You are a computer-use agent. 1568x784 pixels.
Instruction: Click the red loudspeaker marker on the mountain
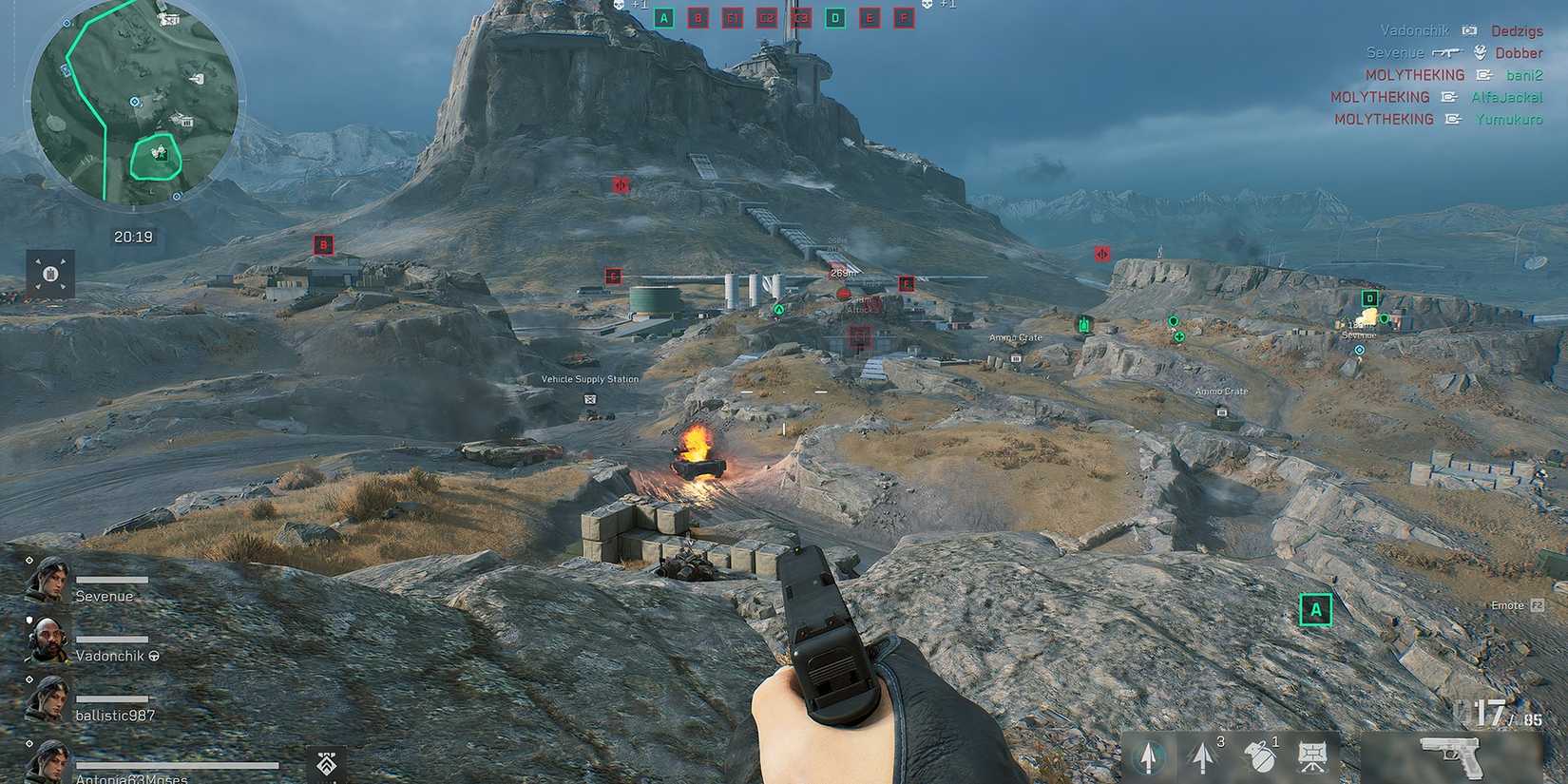[620, 185]
